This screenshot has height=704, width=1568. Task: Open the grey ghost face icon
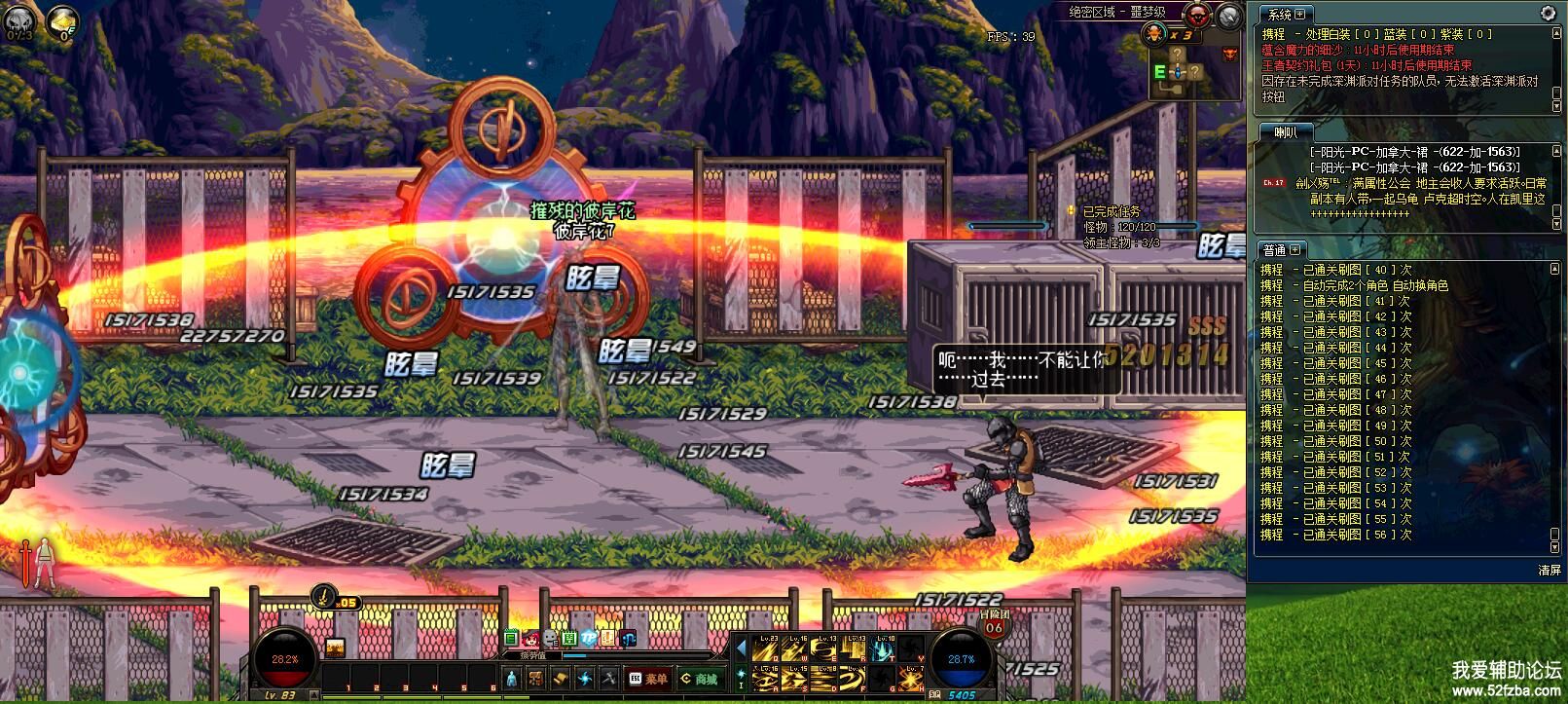[549, 639]
